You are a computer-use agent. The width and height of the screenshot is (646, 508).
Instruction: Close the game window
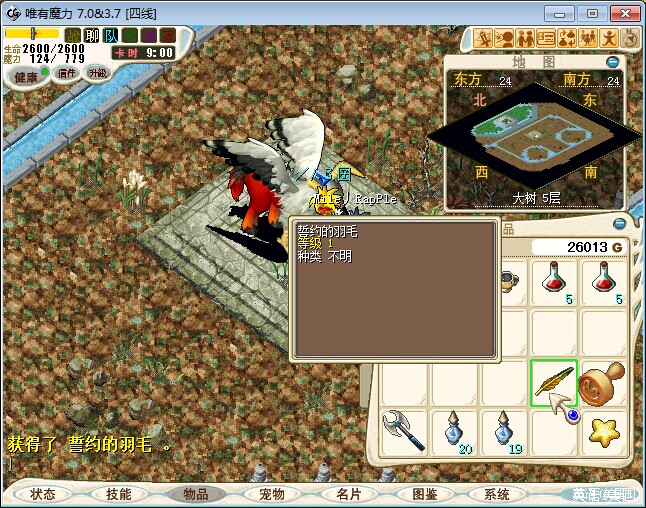[622, 13]
